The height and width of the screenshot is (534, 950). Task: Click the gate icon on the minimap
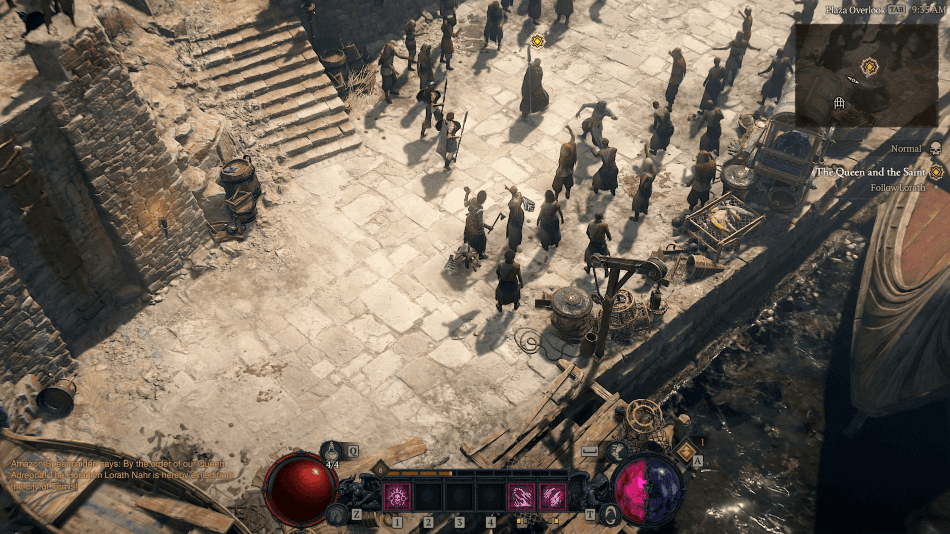(840, 102)
